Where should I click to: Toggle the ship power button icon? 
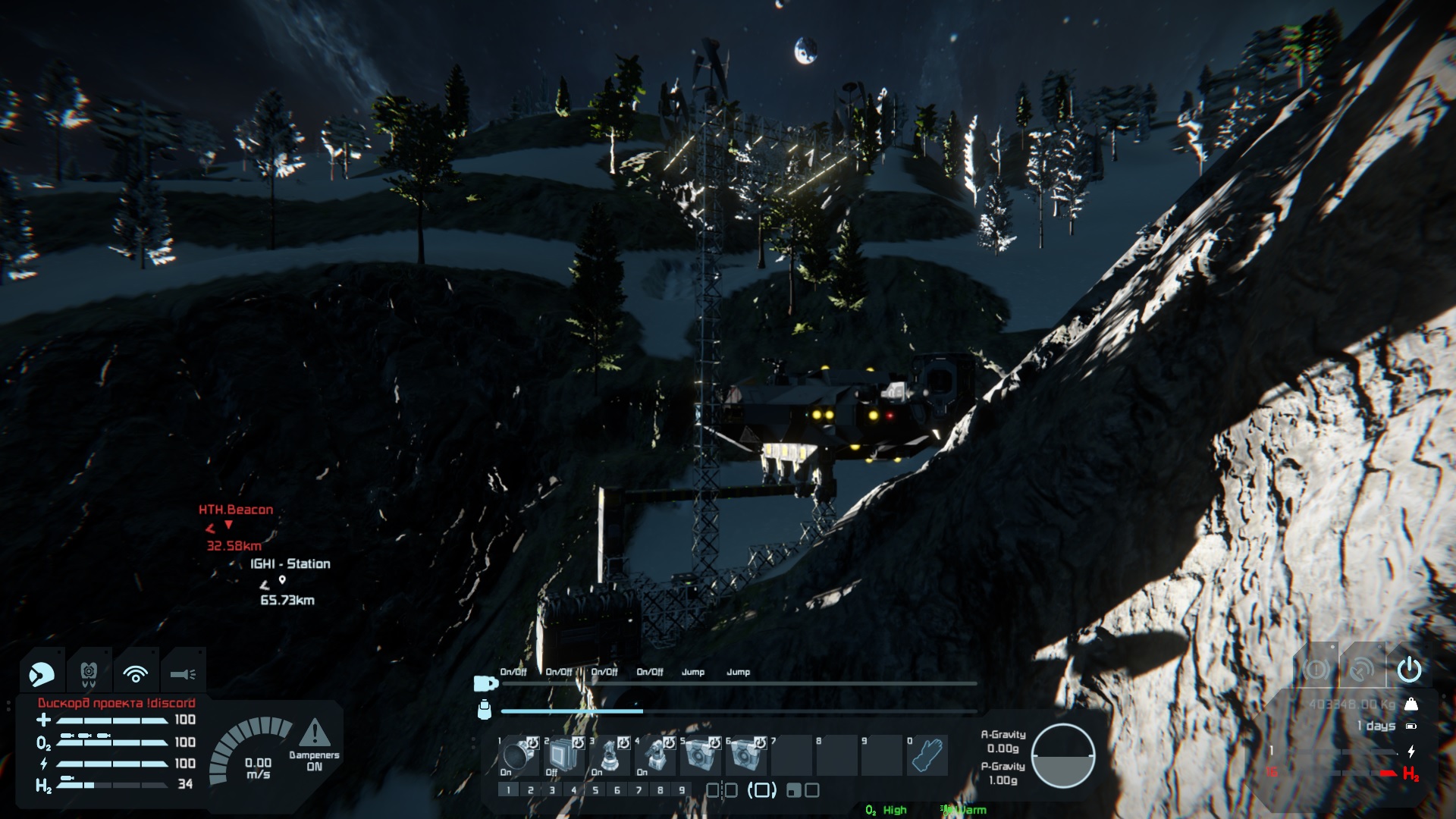(x=1409, y=670)
